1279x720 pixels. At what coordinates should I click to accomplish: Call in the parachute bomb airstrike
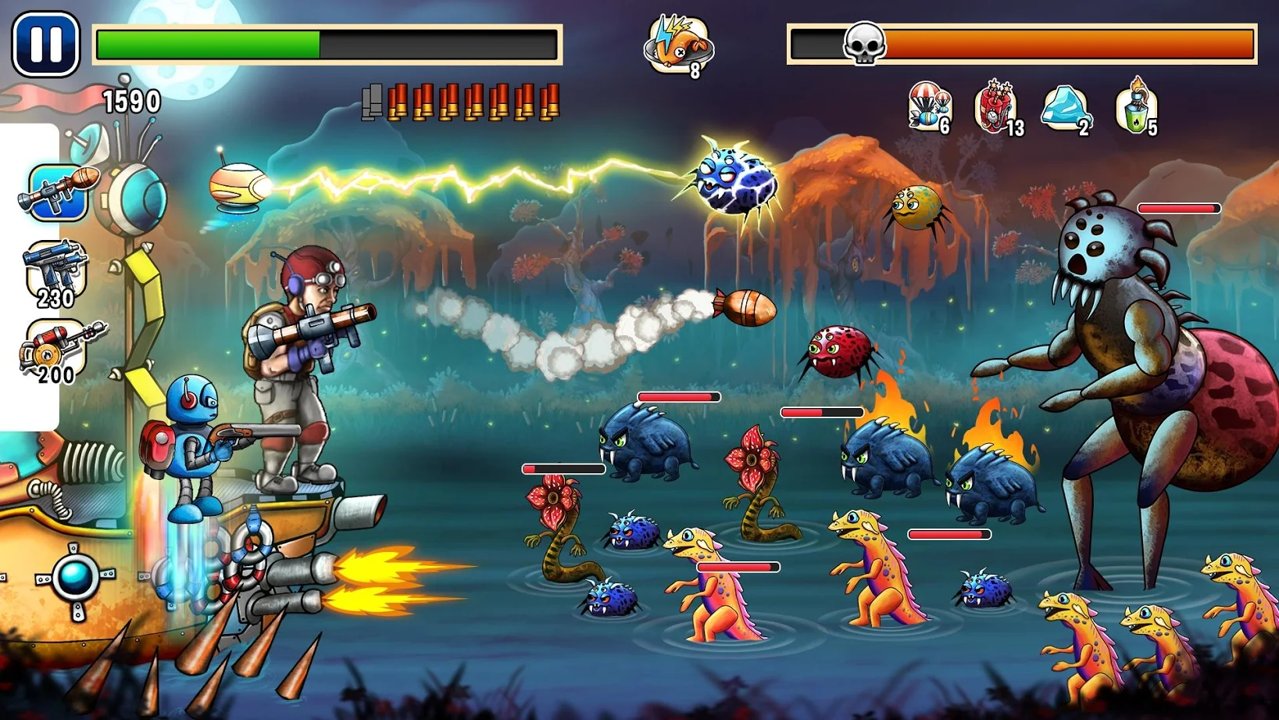tap(928, 106)
